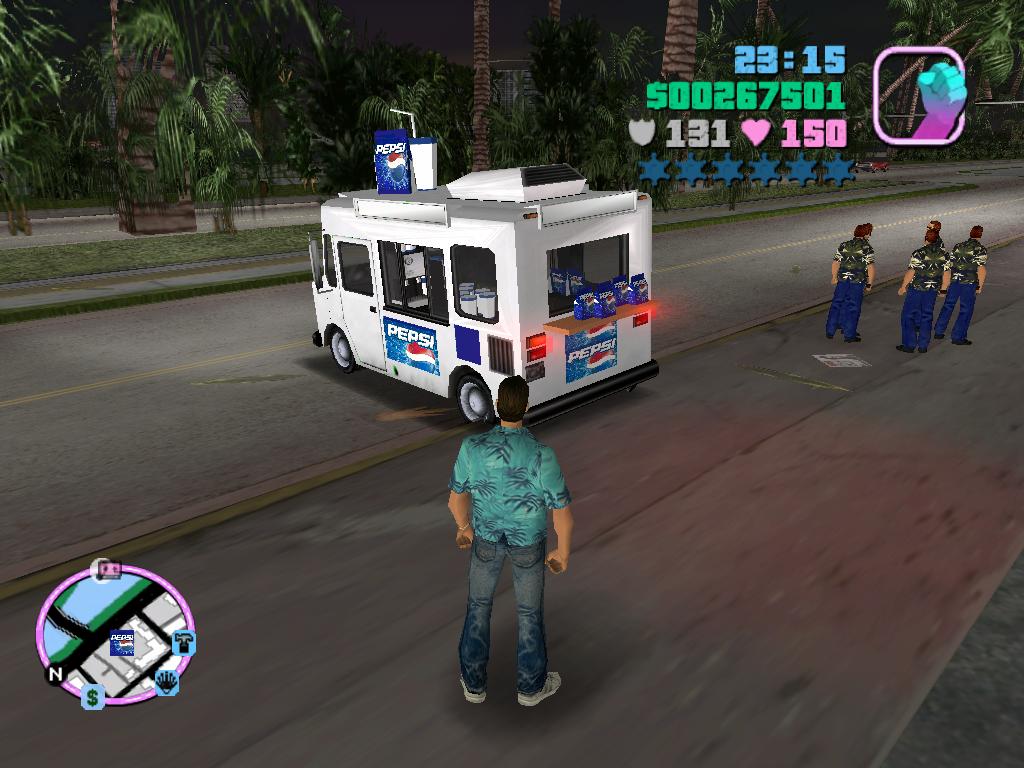The width and height of the screenshot is (1024, 768).
Task: Select the Pepsi blip on the minimap
Action: [122, 643]
